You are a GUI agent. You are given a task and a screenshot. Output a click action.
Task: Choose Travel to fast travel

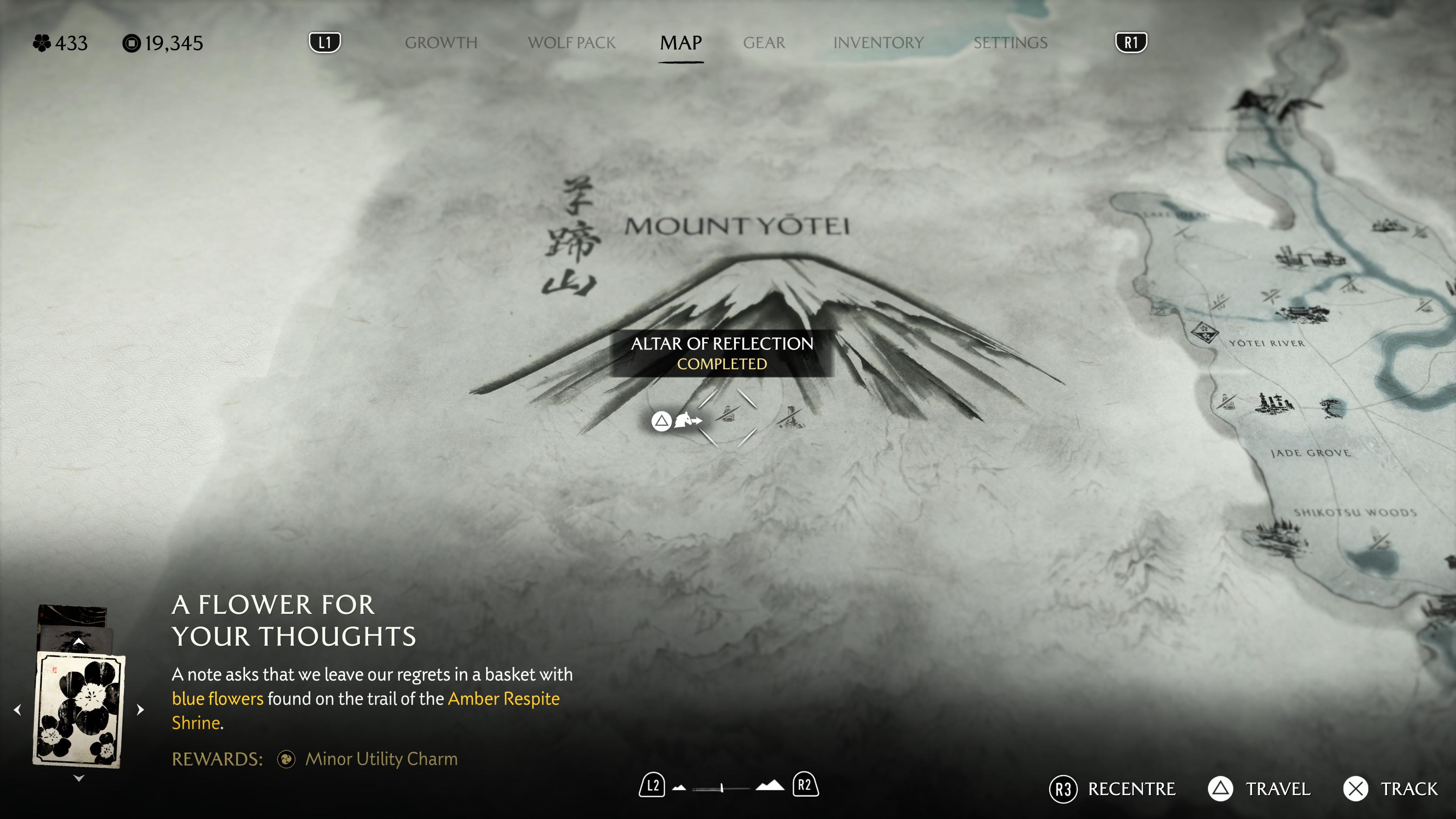[1259, 789]
